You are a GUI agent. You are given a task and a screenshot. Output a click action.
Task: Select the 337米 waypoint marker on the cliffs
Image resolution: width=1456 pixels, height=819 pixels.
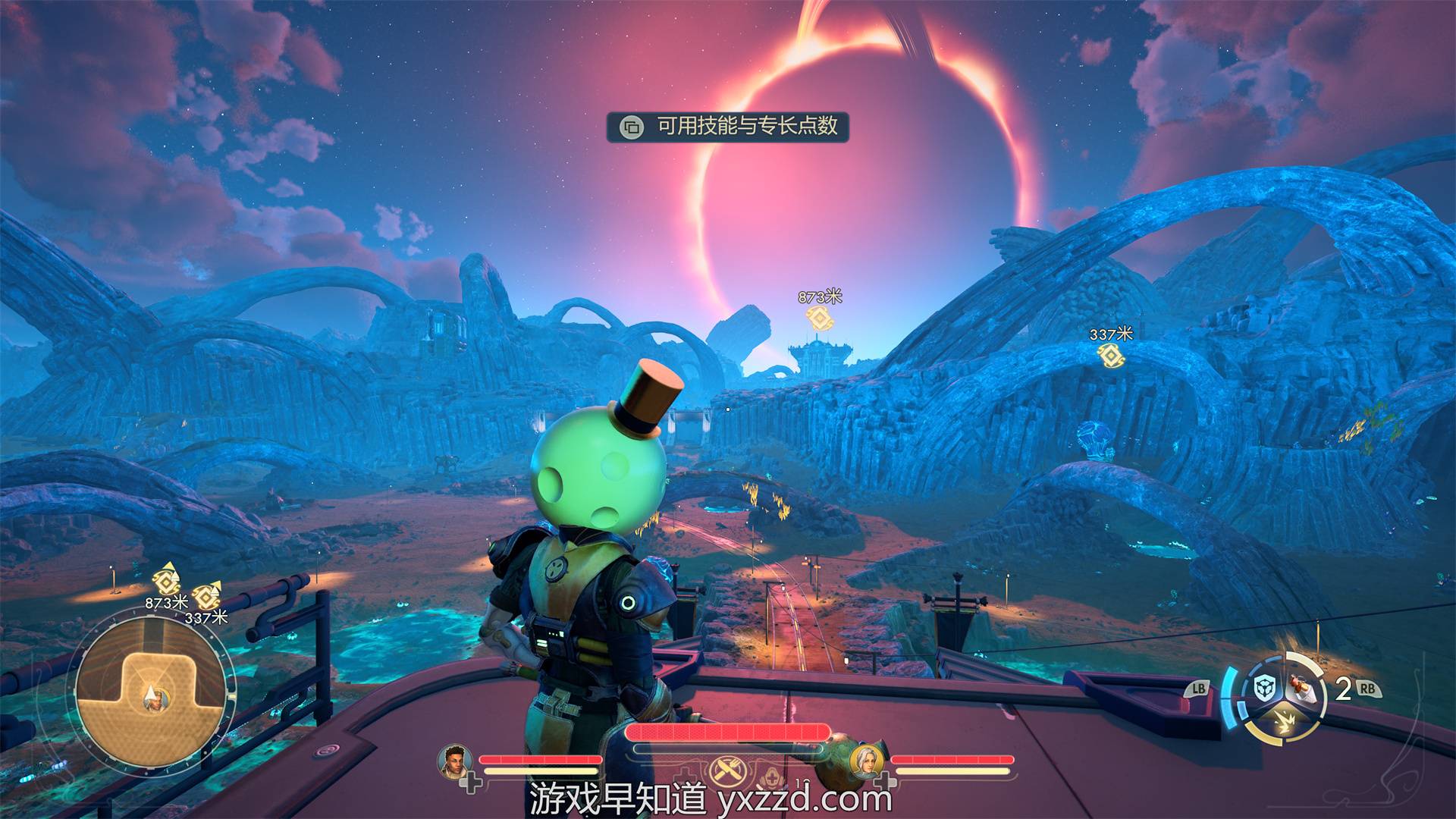1110,354
